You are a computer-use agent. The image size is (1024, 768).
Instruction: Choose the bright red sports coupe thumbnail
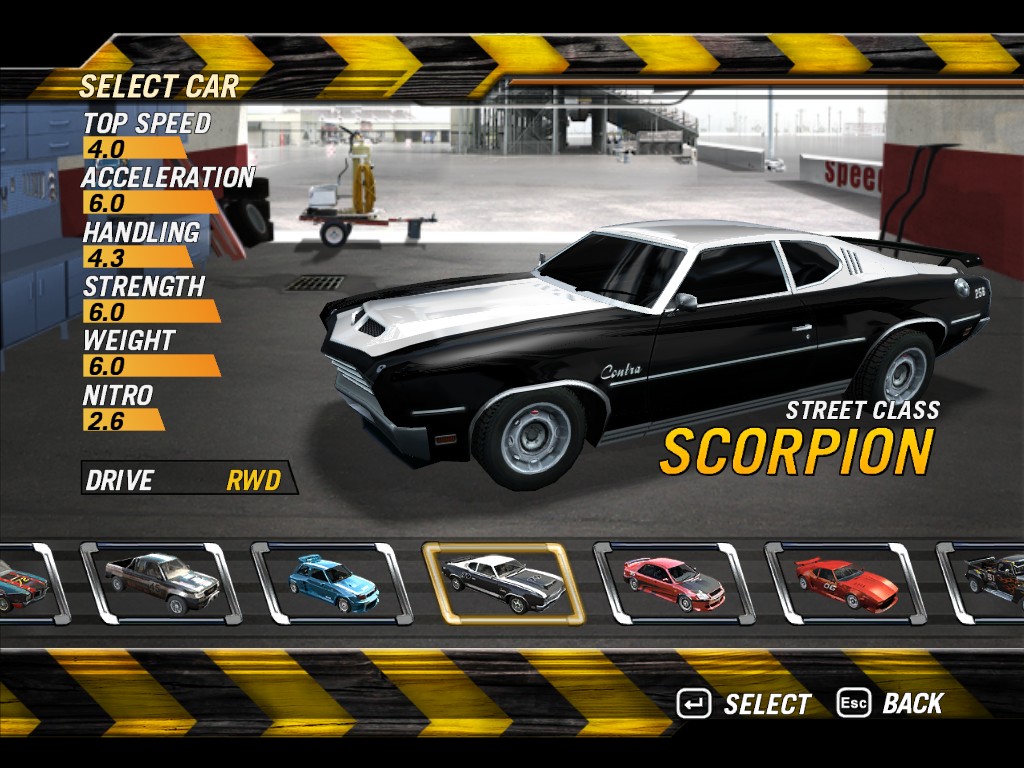[x=845, y=584]
